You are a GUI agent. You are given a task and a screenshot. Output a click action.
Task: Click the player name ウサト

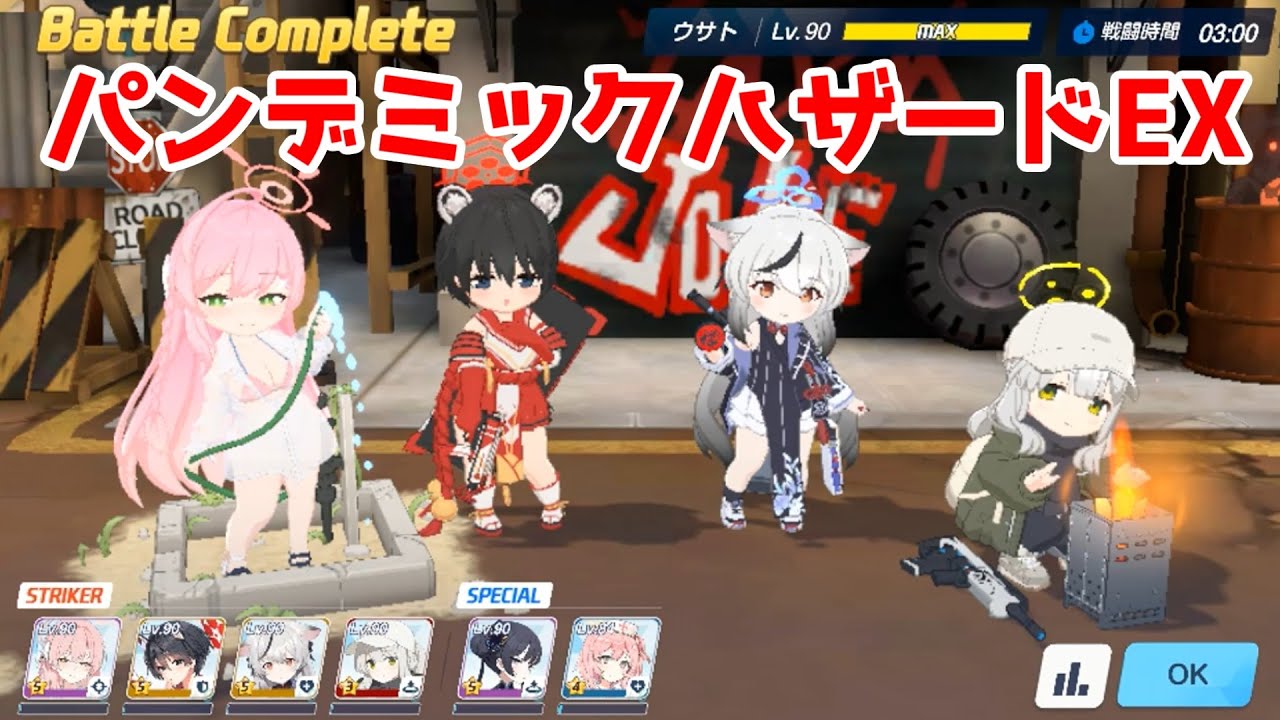pyautogui.click(x=706, y=30)
